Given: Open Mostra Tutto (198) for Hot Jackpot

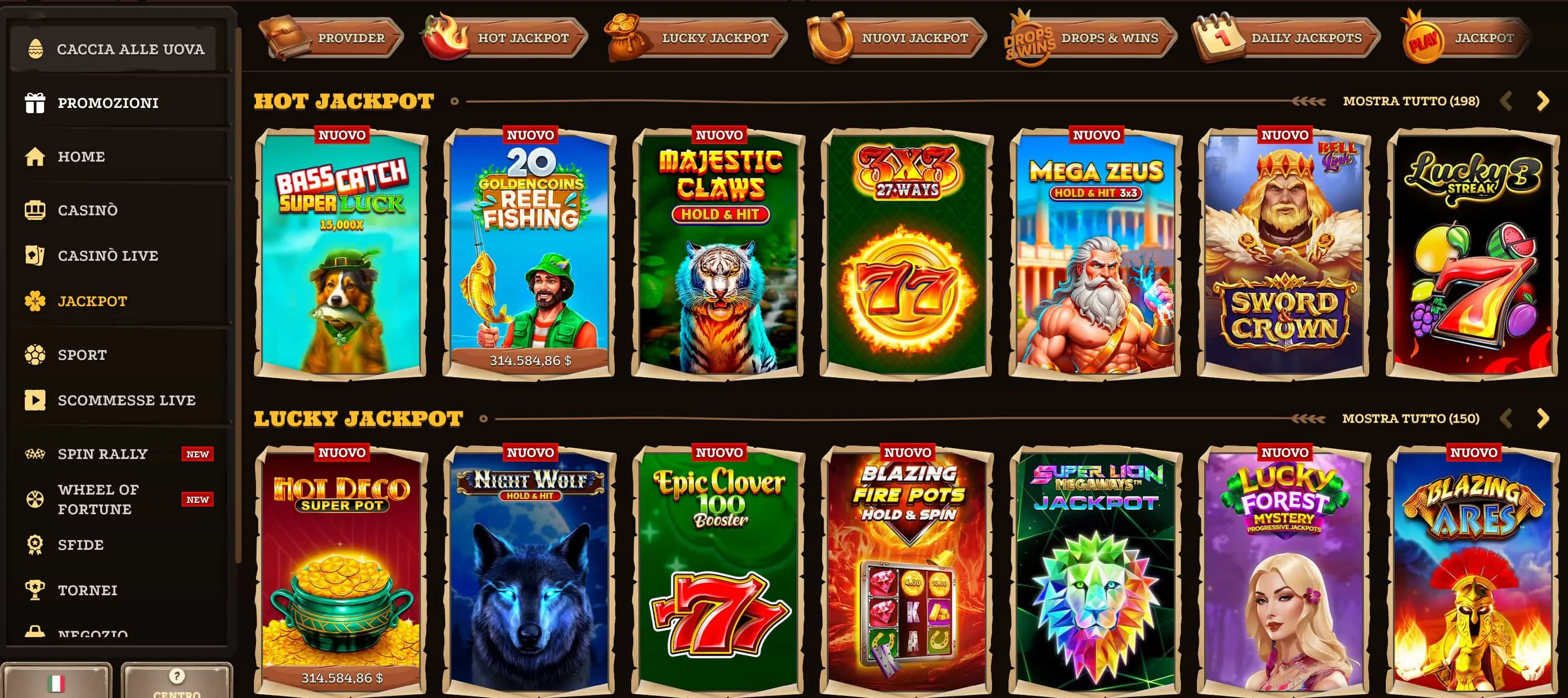Looking at the screenshot, I should [x=1411, y=101].
